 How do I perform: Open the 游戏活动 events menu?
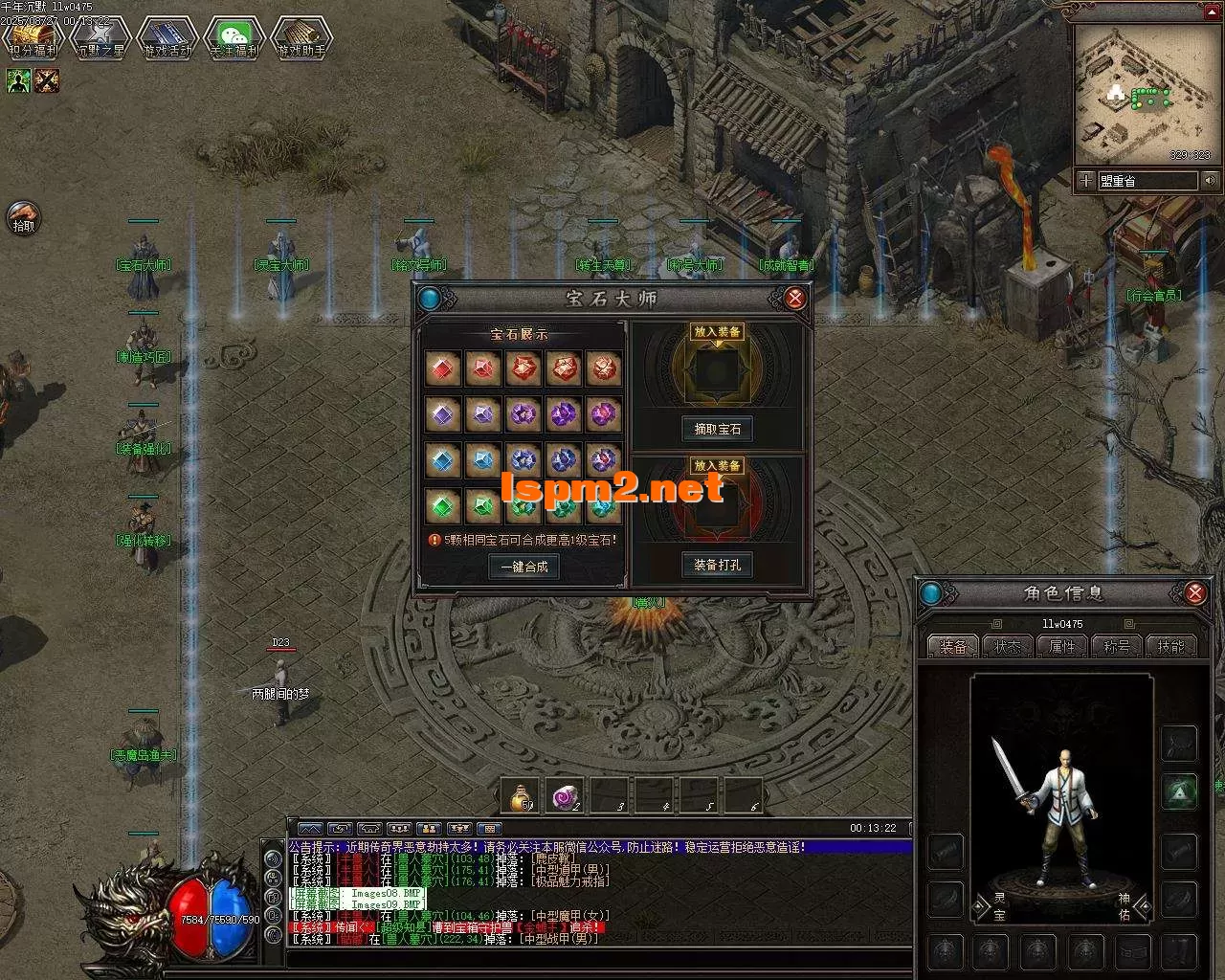coord(167,36)
